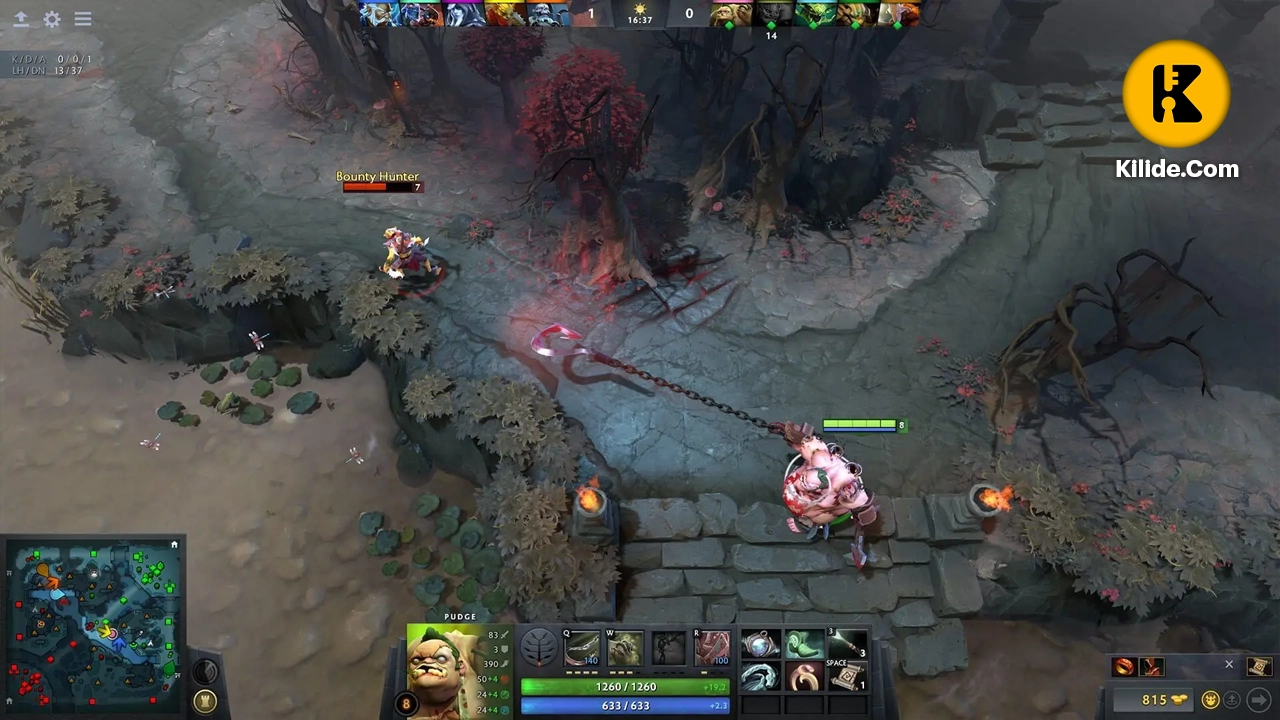Cast the Rot ability (W)
Viewport: 1280px width, 720px height.
pyautogui.click(x=624, y=647)
